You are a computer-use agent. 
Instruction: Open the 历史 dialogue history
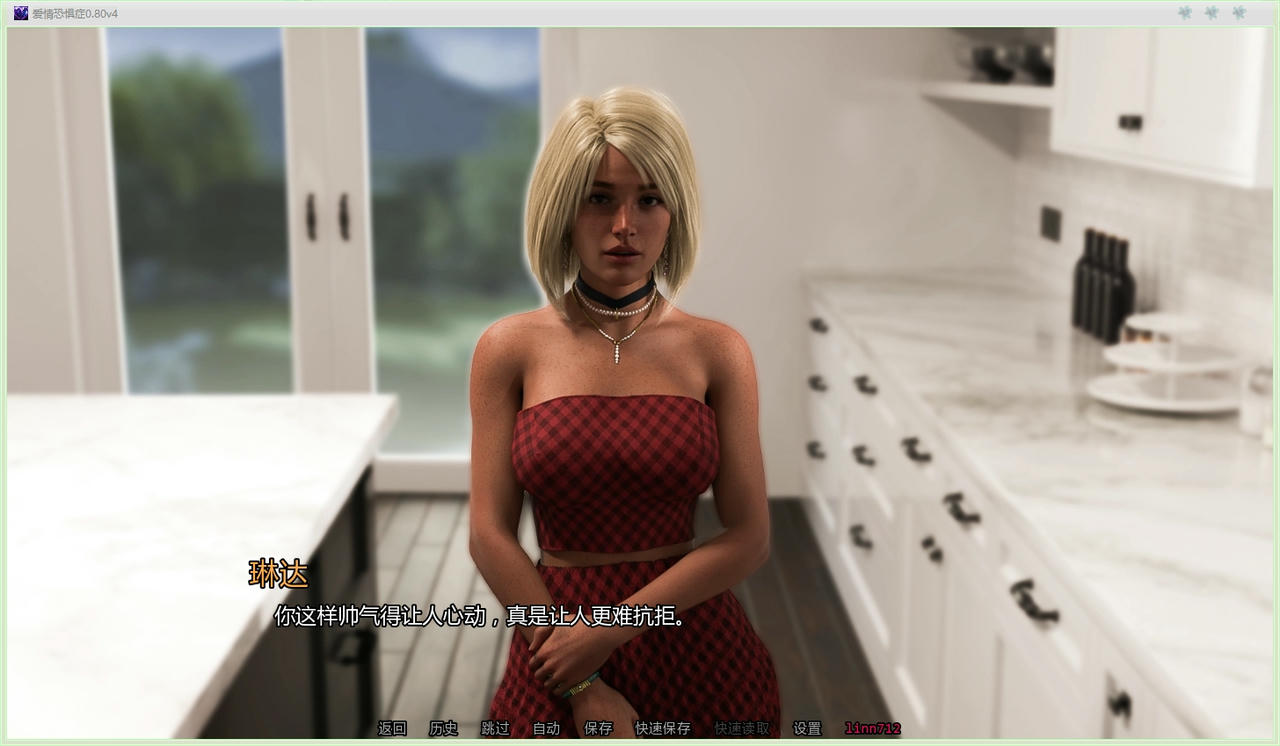[x=442, y=729]
